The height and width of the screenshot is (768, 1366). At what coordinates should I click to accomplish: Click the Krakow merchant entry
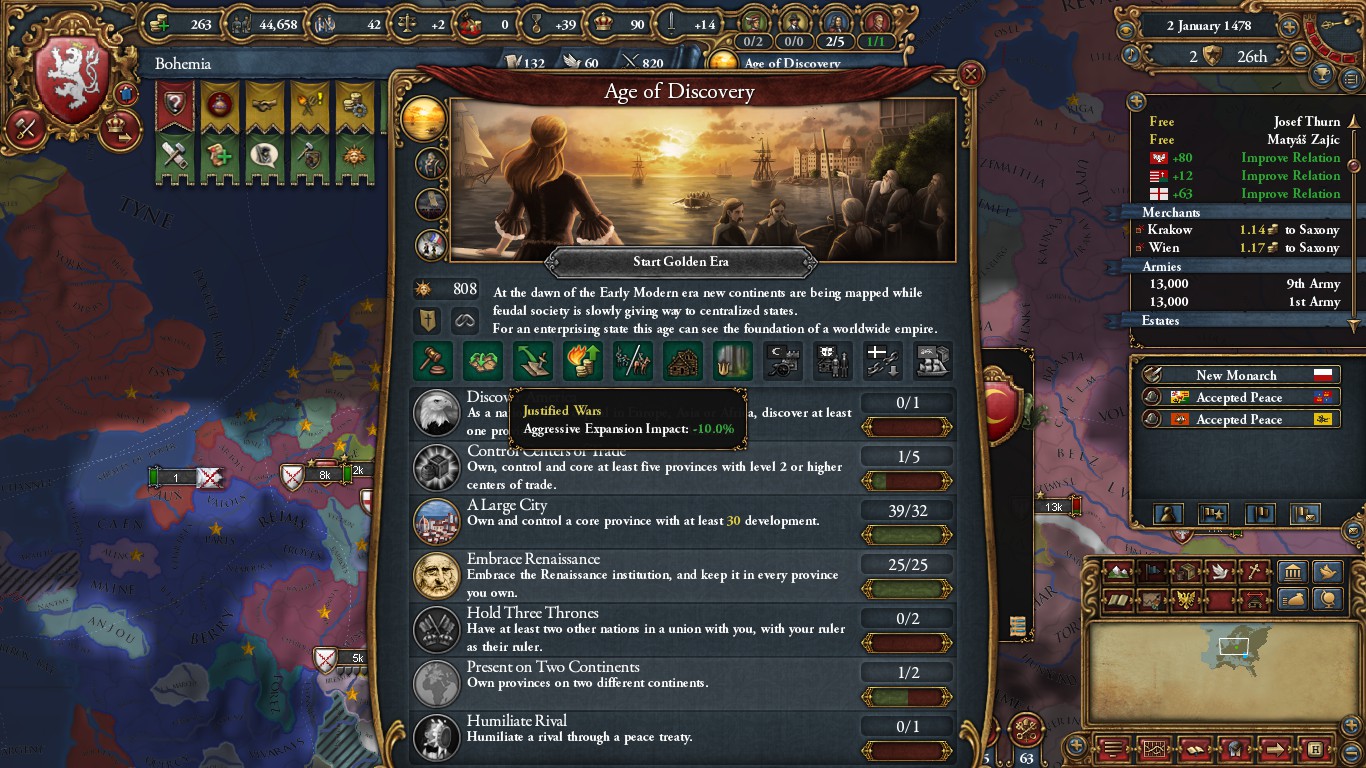click(1240, 230)
